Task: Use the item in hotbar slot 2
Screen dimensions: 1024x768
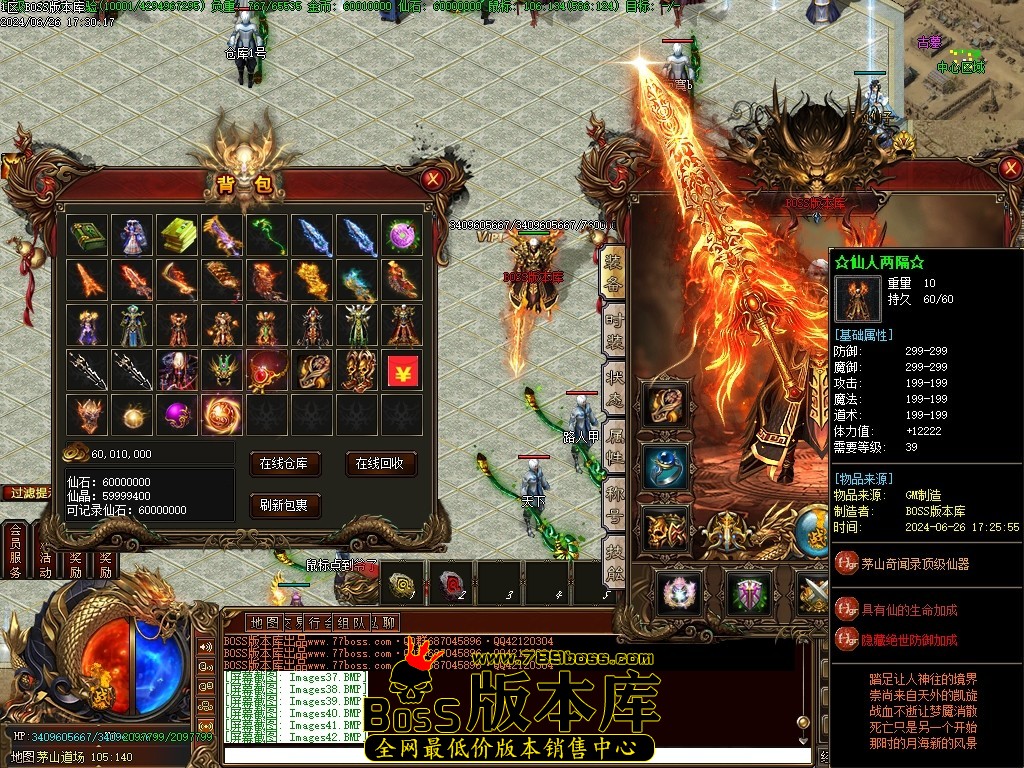Action: click(x=452, y=583)
